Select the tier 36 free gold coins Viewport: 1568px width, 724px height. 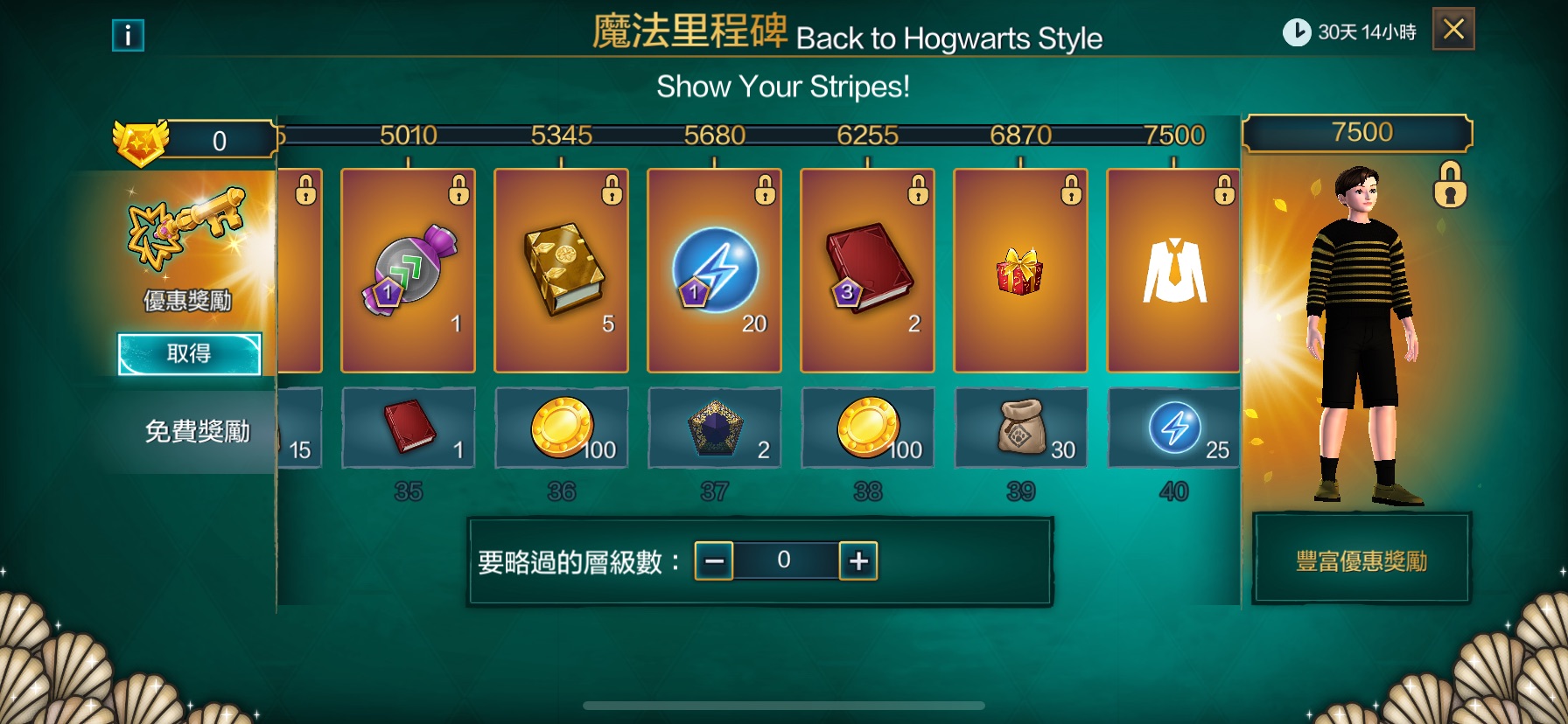pyautogui.click(x=561, y=428)
